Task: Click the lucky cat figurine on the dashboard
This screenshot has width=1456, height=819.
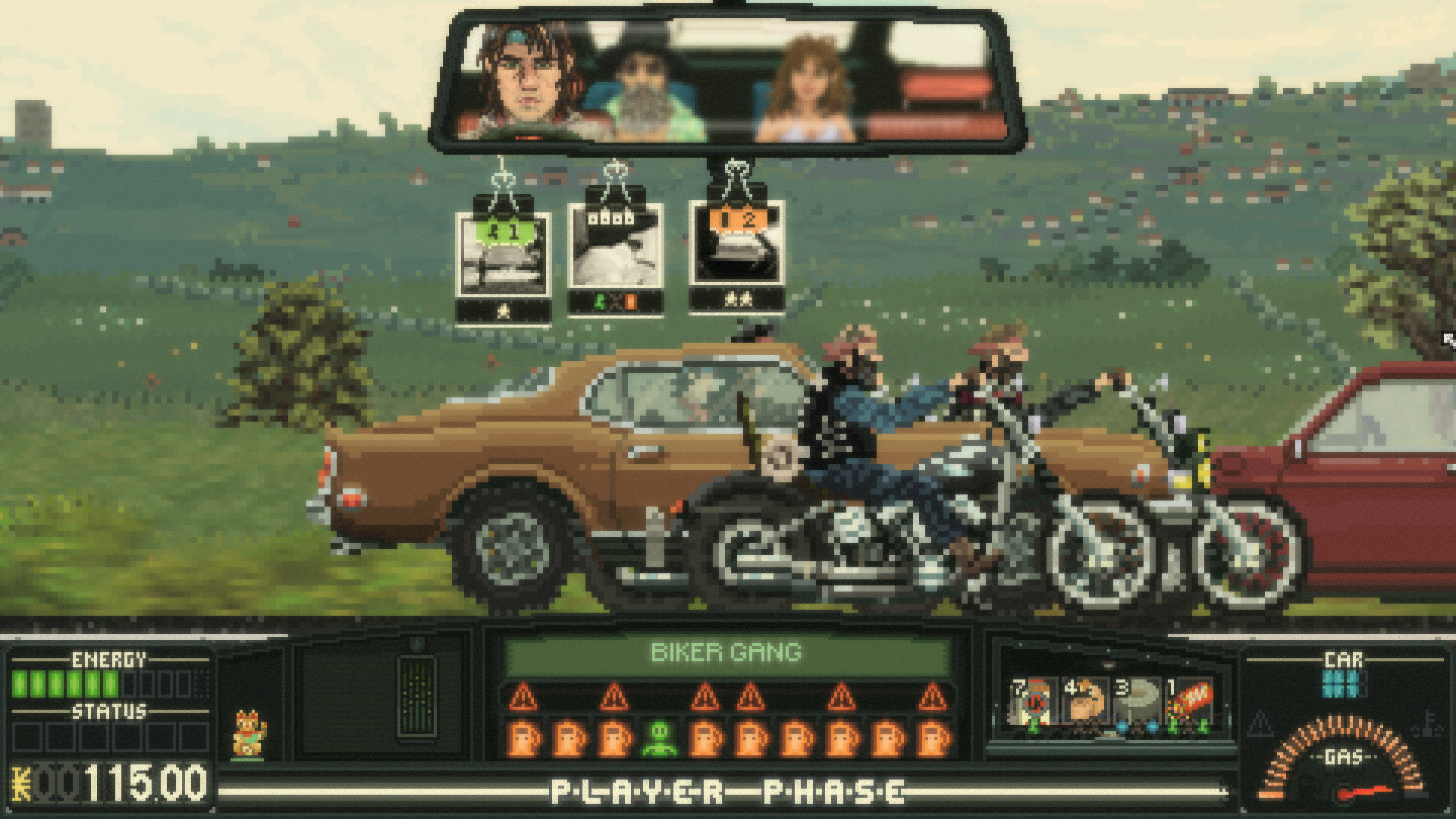Action: click(x=249, y=735)
